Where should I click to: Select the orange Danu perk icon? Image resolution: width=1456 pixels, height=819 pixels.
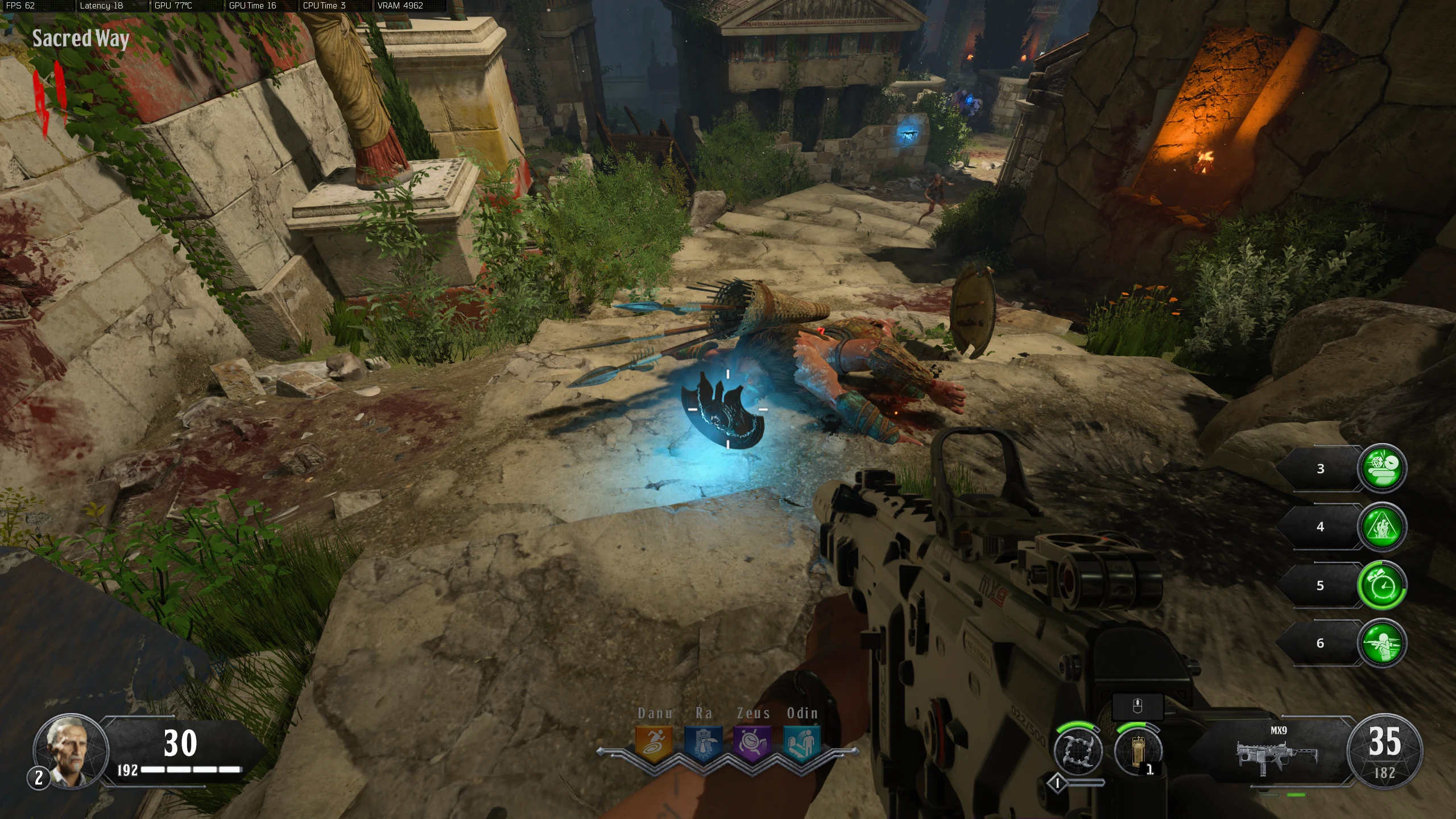[653, 743]
